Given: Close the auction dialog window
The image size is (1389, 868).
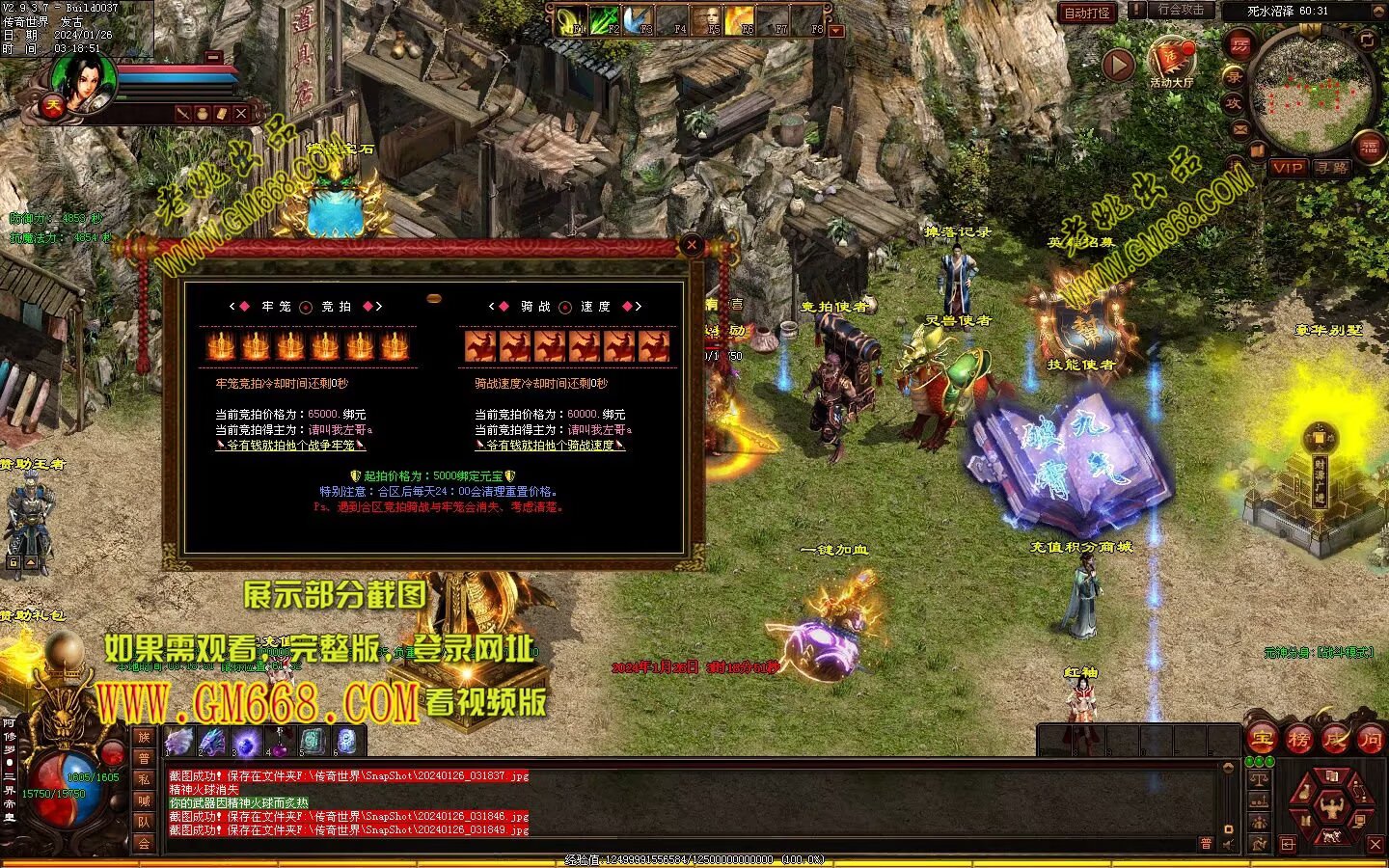Looking at the screenshot, I should pos(692,246).
